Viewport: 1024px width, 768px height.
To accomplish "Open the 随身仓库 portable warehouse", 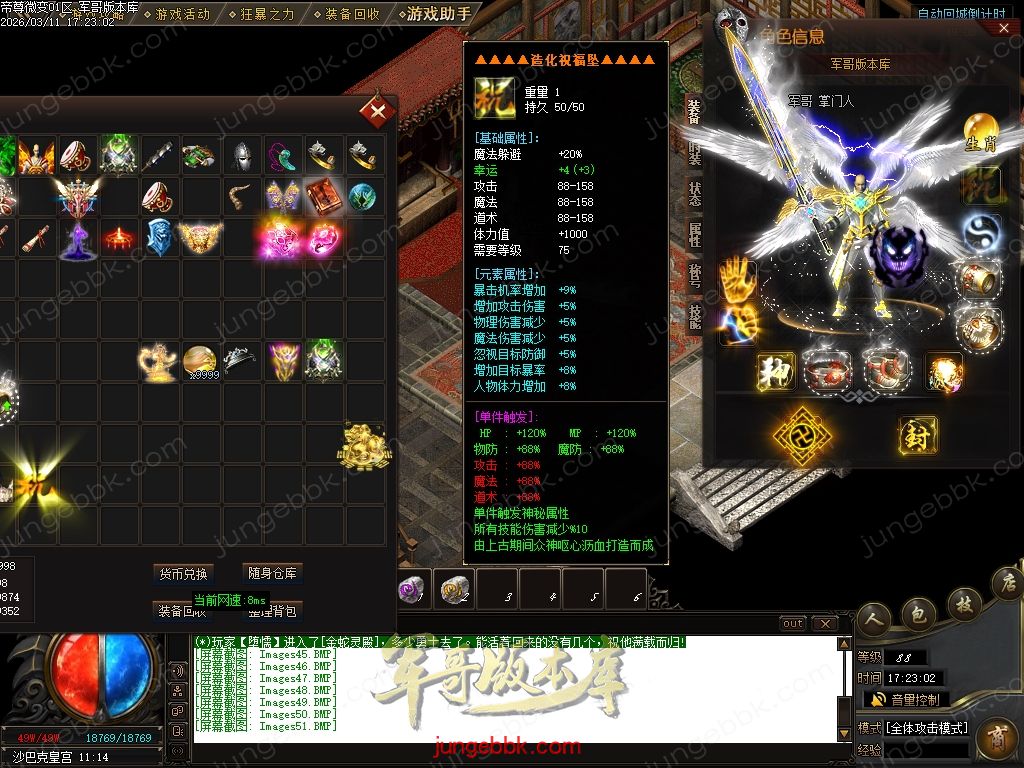I will pos(273,573).
